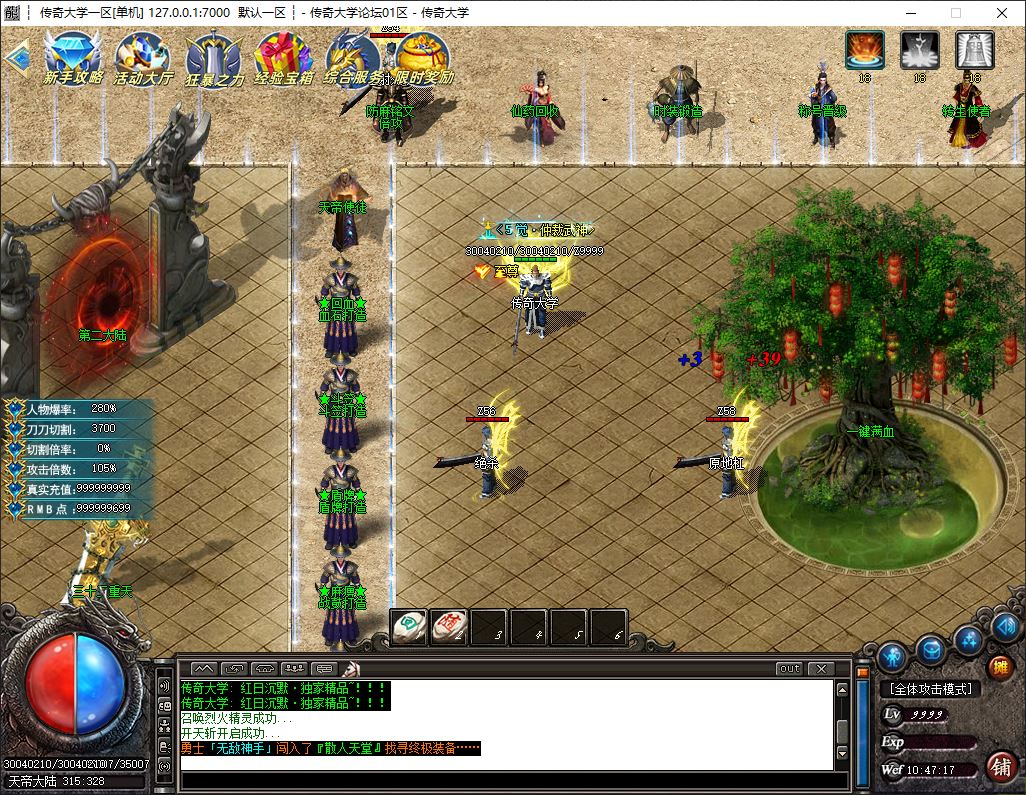Select the grey tree buff icon
This screenshot has height=795, width=1026.
[919, 50]
